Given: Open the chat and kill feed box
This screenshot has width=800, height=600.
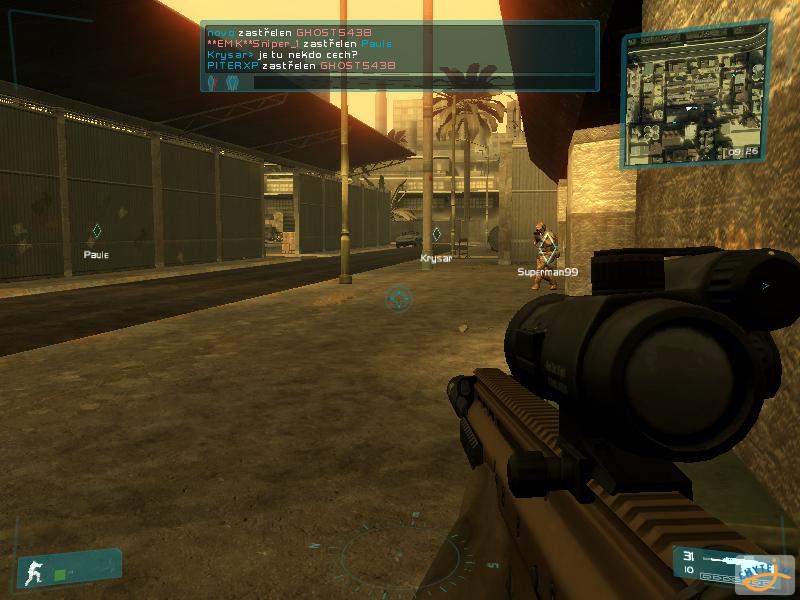Looking at the screenshot, I should click(399, 56).
